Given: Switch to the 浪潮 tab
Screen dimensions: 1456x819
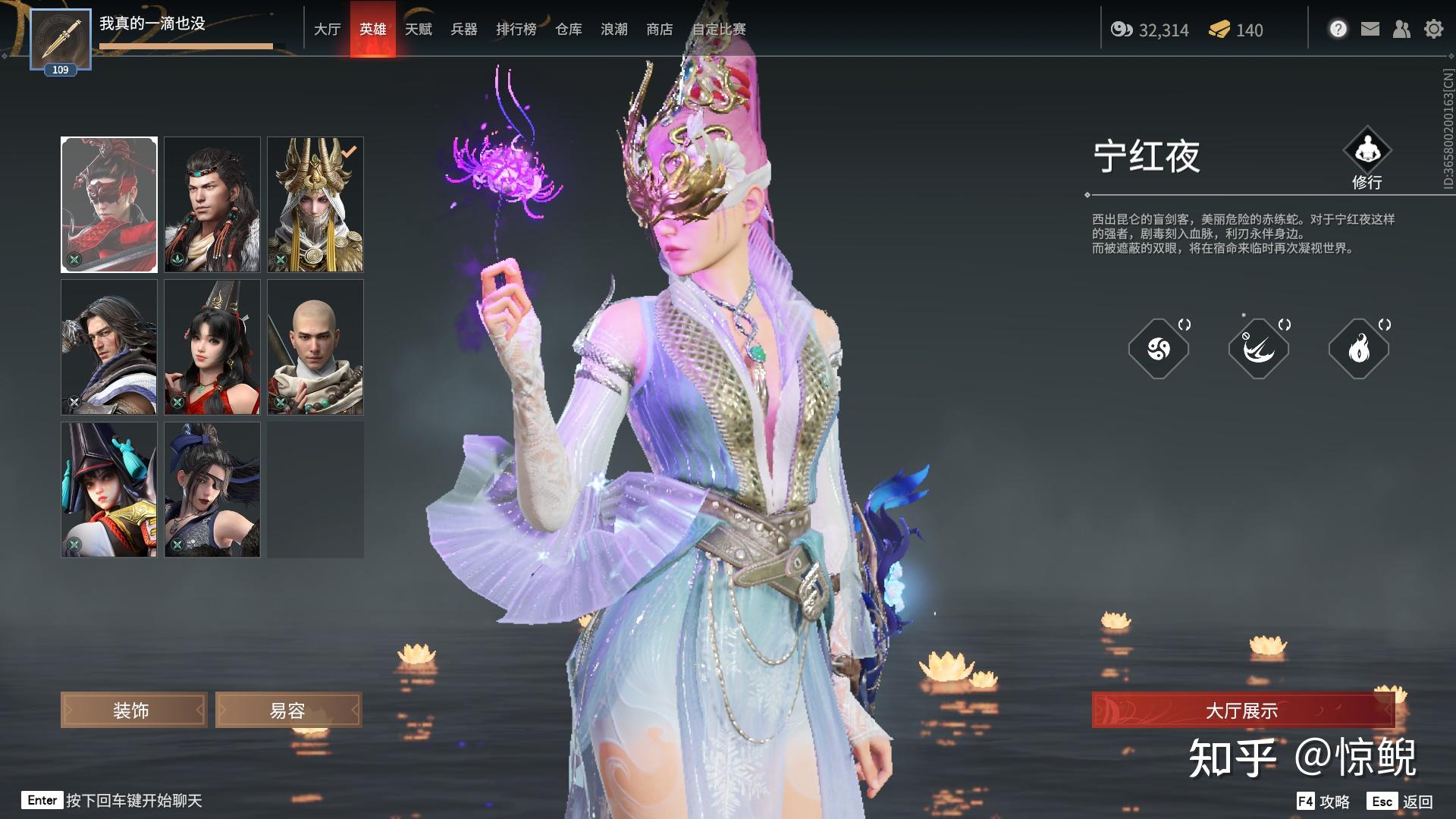Looking at the screenshot, I should (613, 30).
